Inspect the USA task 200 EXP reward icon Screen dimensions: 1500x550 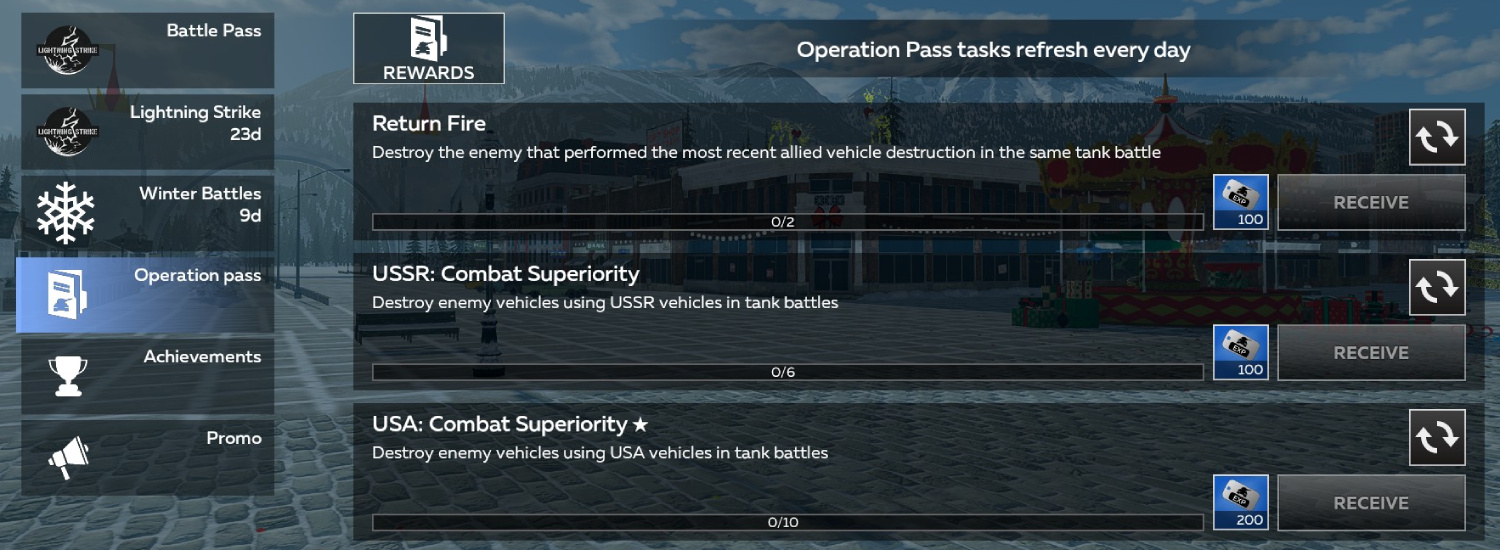(x=1240, y=502)
